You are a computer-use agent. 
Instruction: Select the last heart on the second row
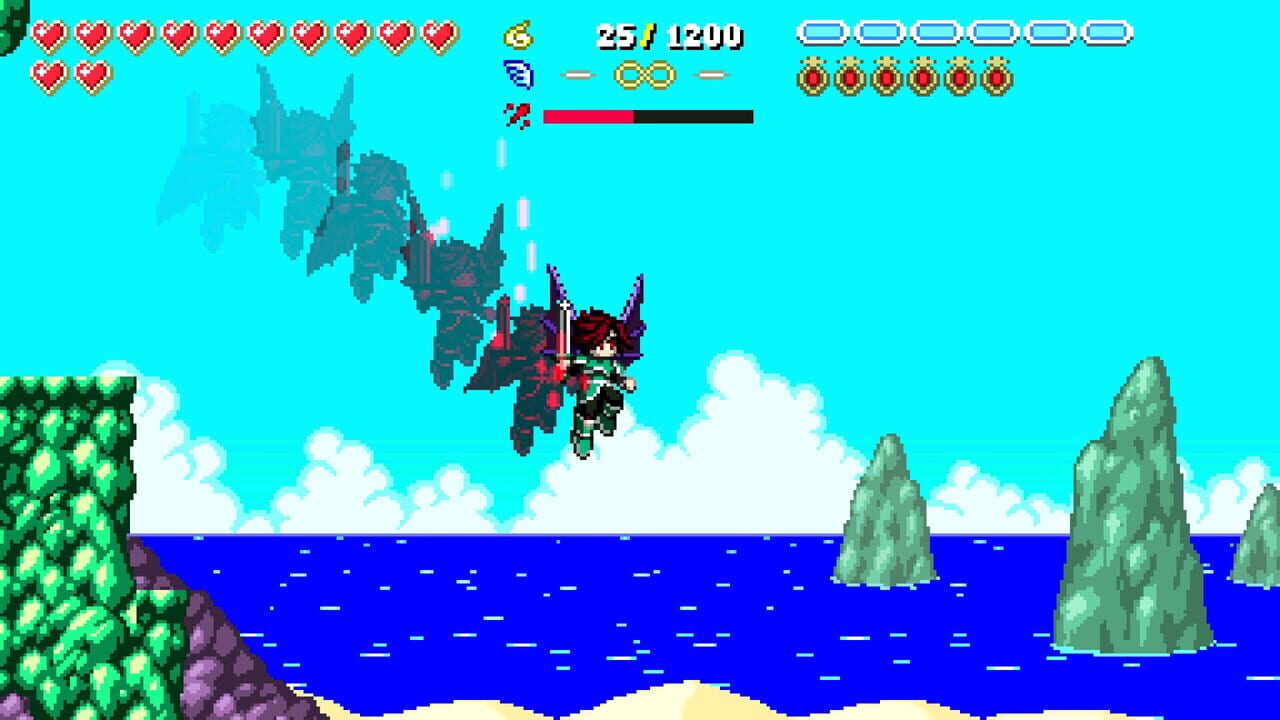coord(92,76)
